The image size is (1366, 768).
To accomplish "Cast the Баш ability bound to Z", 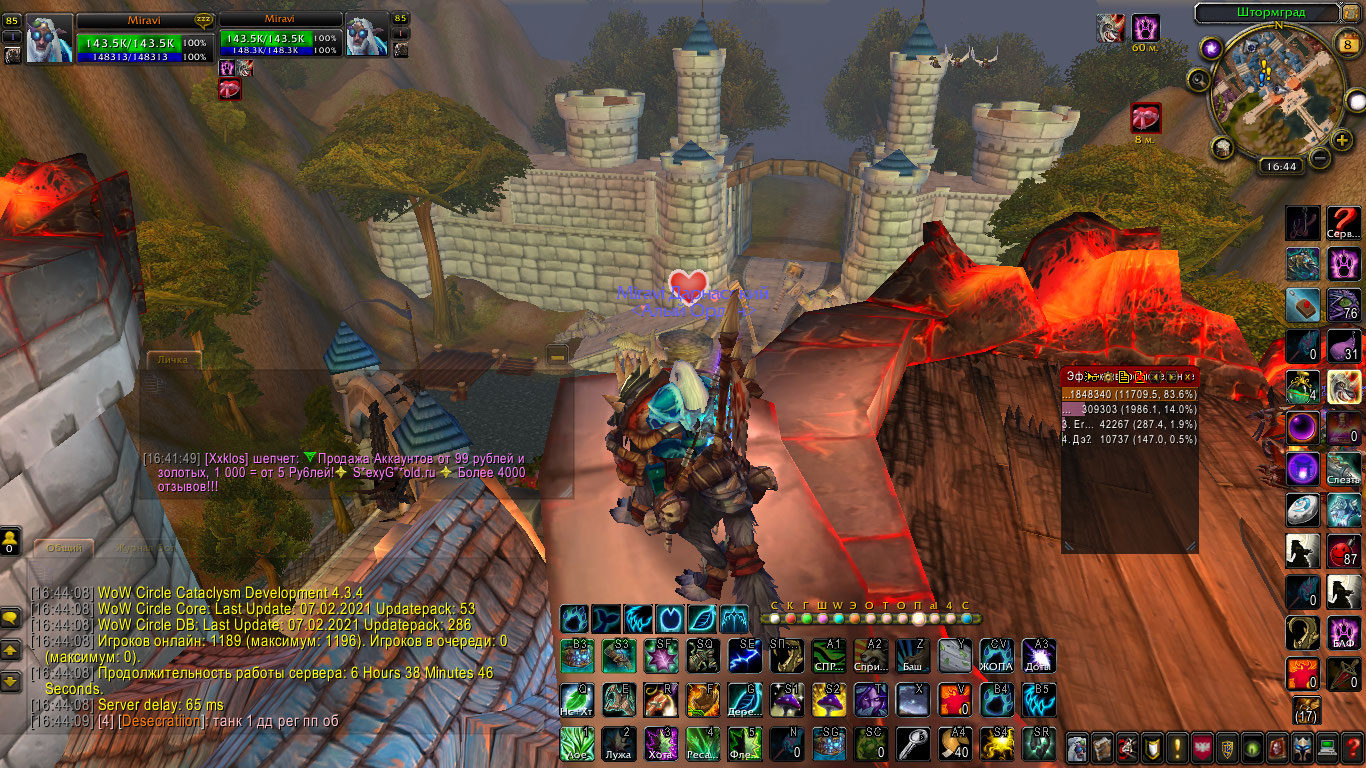I will click(x=911, y=655).
